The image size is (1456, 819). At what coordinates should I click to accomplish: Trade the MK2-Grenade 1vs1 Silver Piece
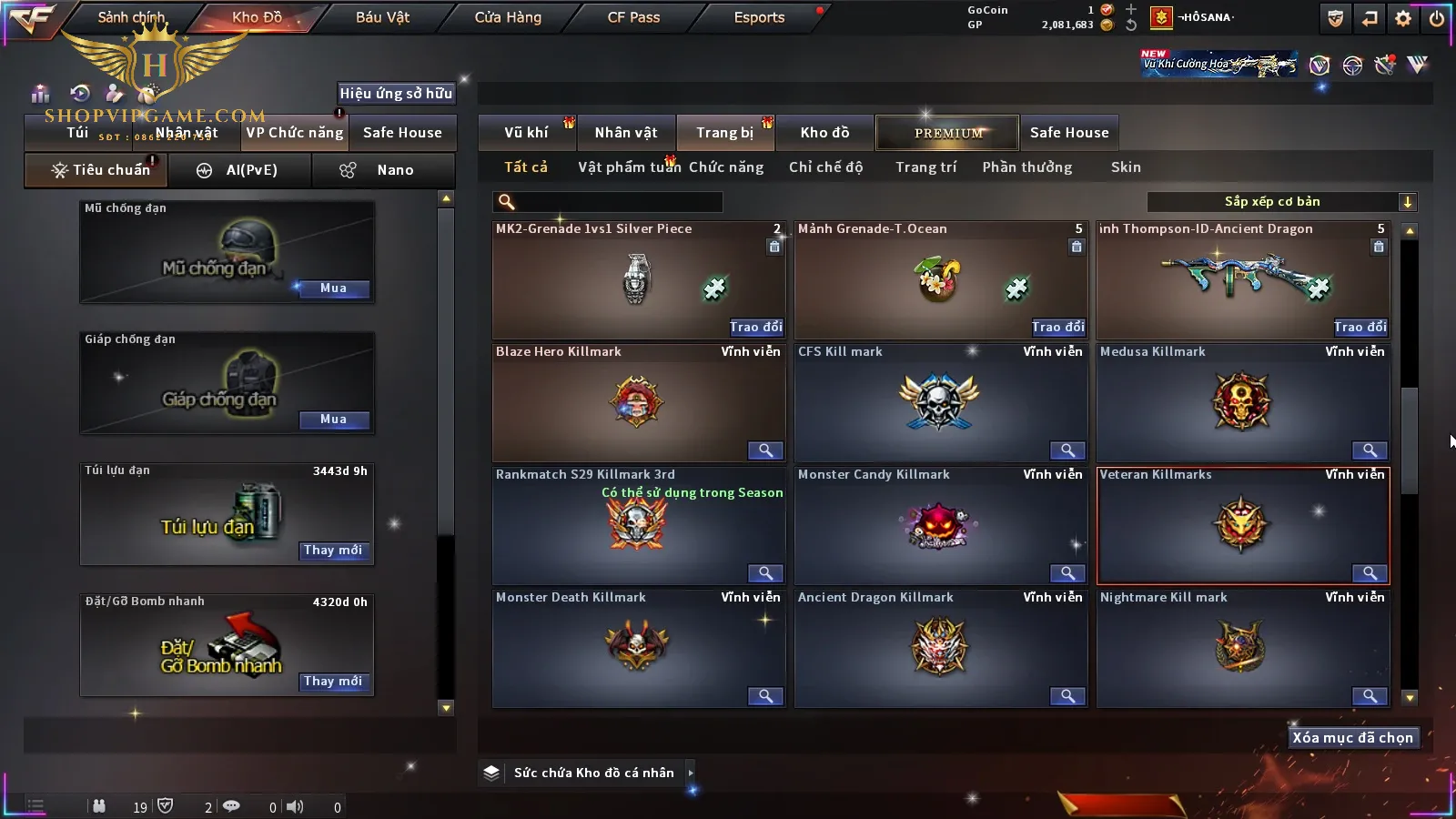coord(755,327)
